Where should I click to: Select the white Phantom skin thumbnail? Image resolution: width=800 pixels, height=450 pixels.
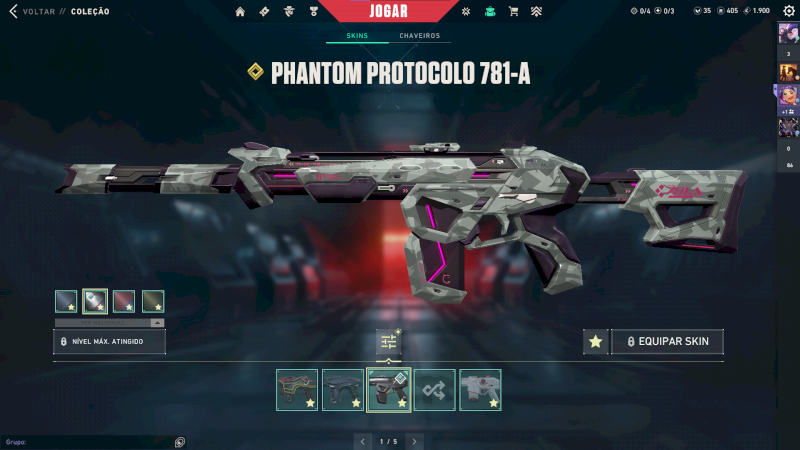pos(480,390)
